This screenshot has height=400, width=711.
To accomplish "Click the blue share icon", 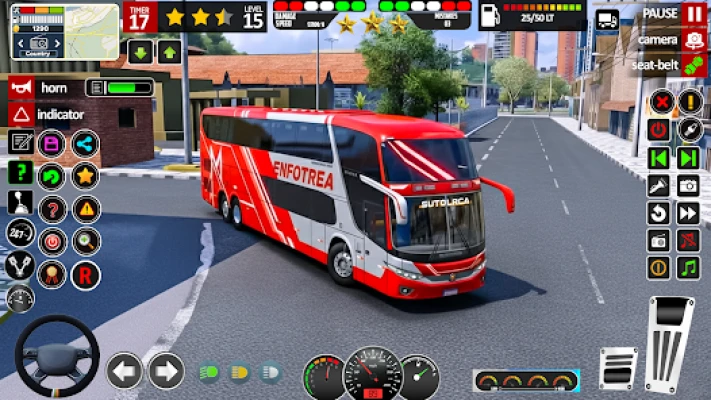I will coord(85,144).
